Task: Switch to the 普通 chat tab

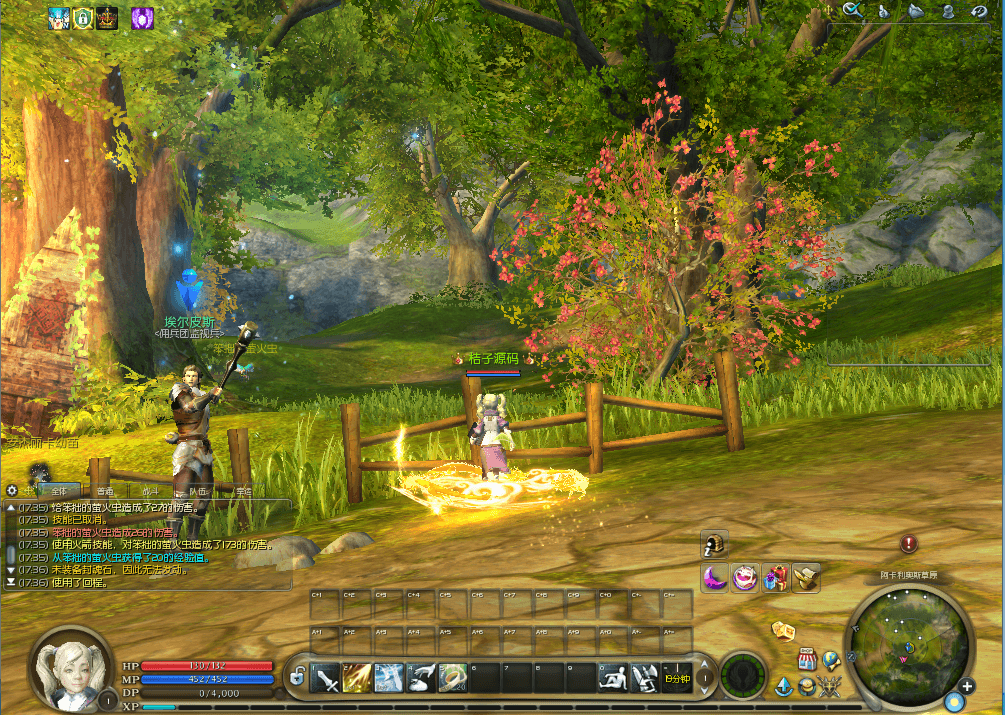Action: tap(105, 491)
